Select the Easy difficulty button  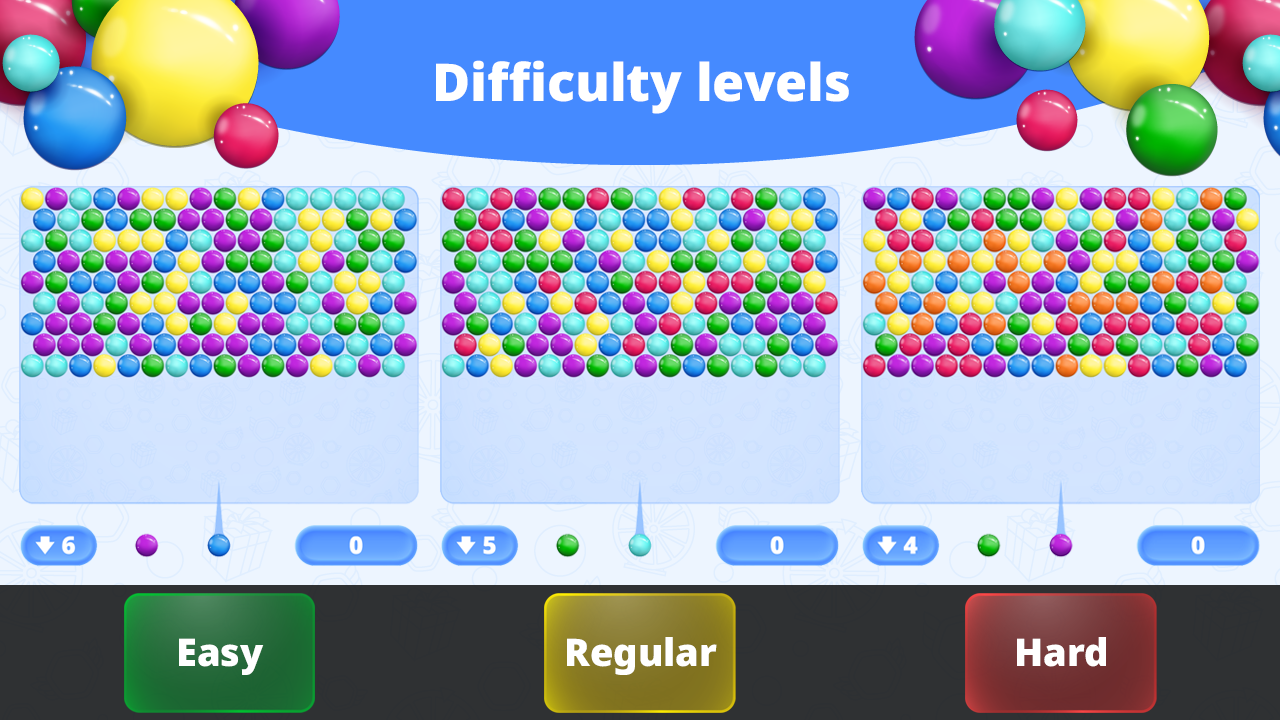coord(219,652)
